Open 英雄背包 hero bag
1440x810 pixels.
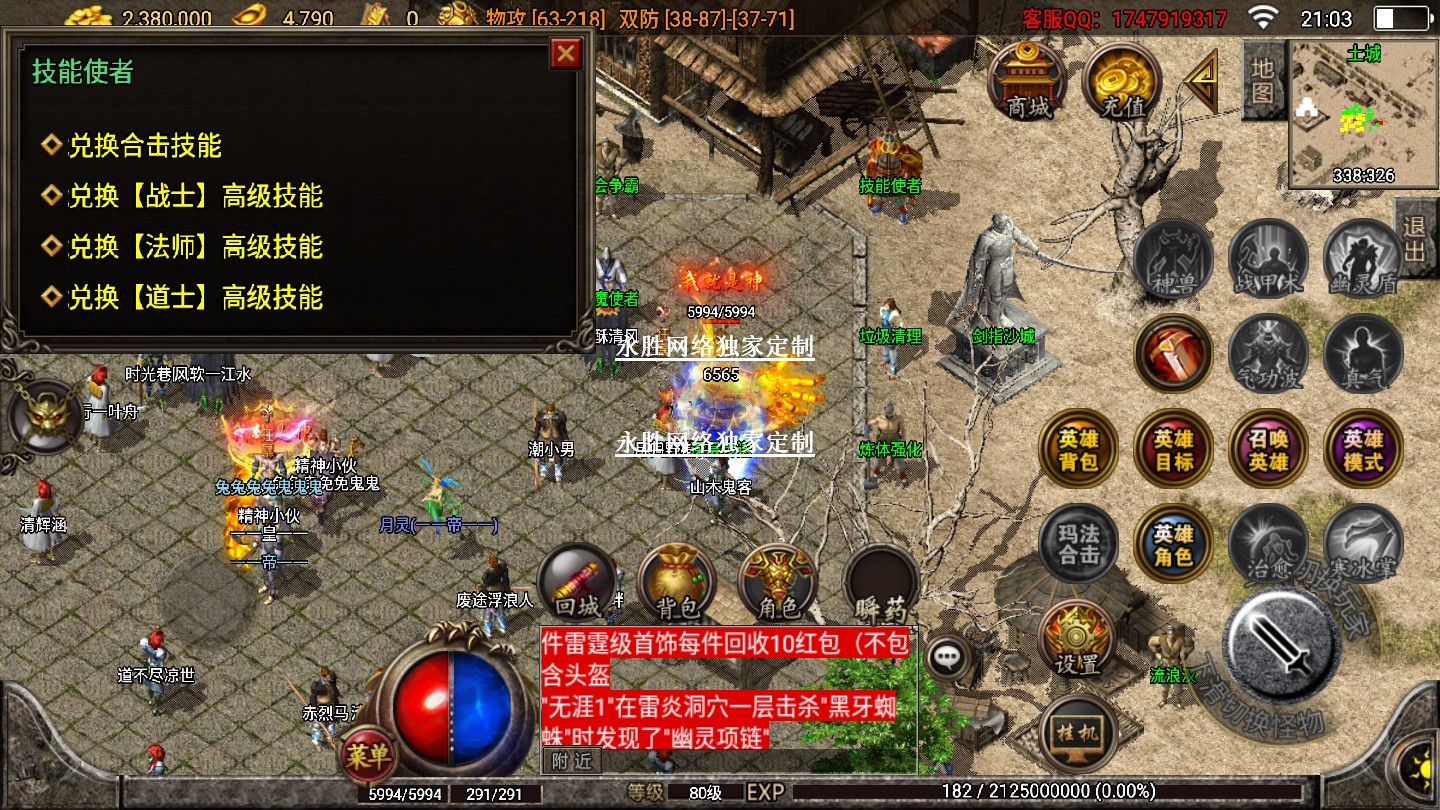pos(1079,449)
